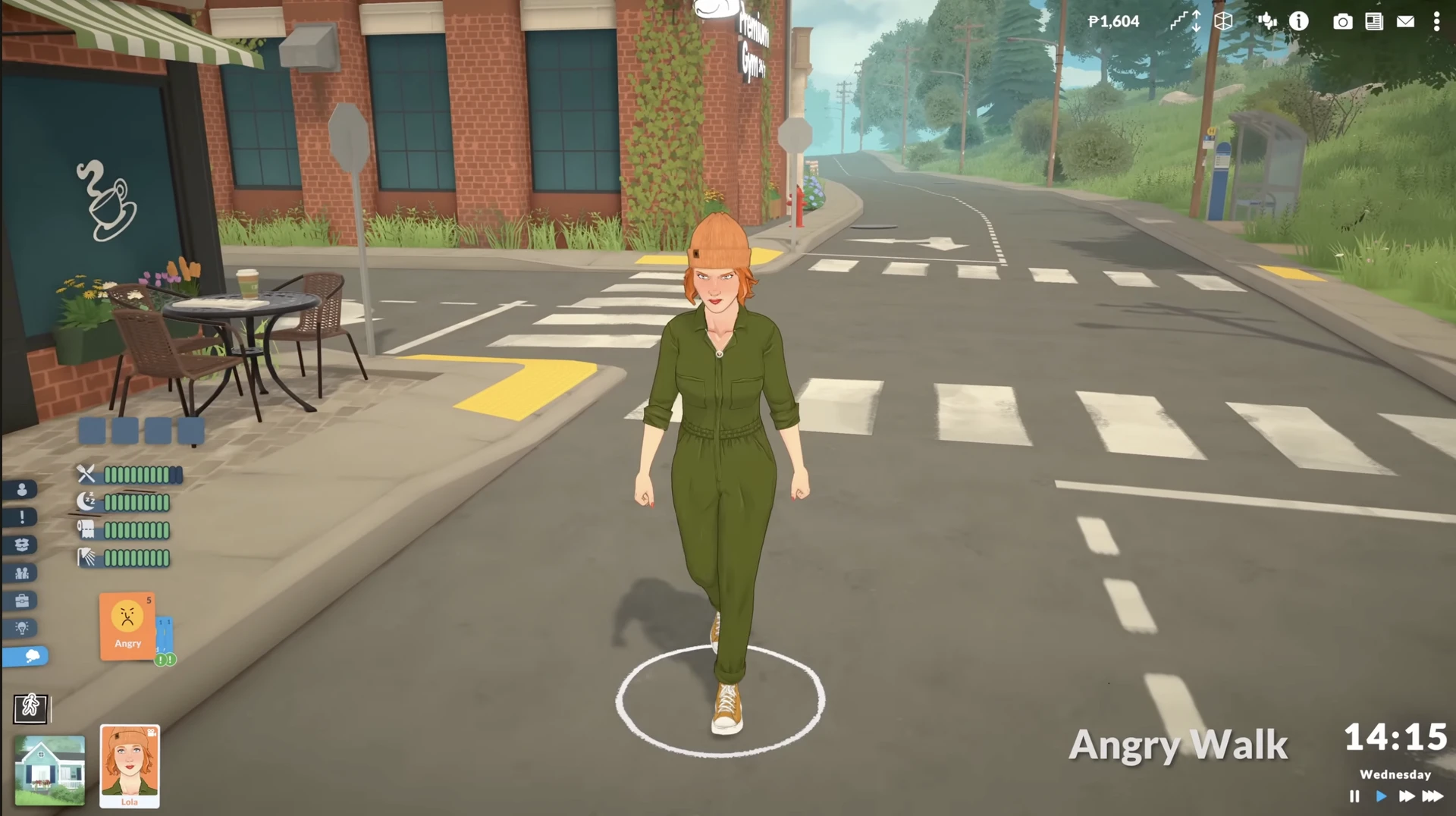Screen dimensions: 1456x816
Task: Activate the camera photo mode
Action: (x=1342, y=21)
